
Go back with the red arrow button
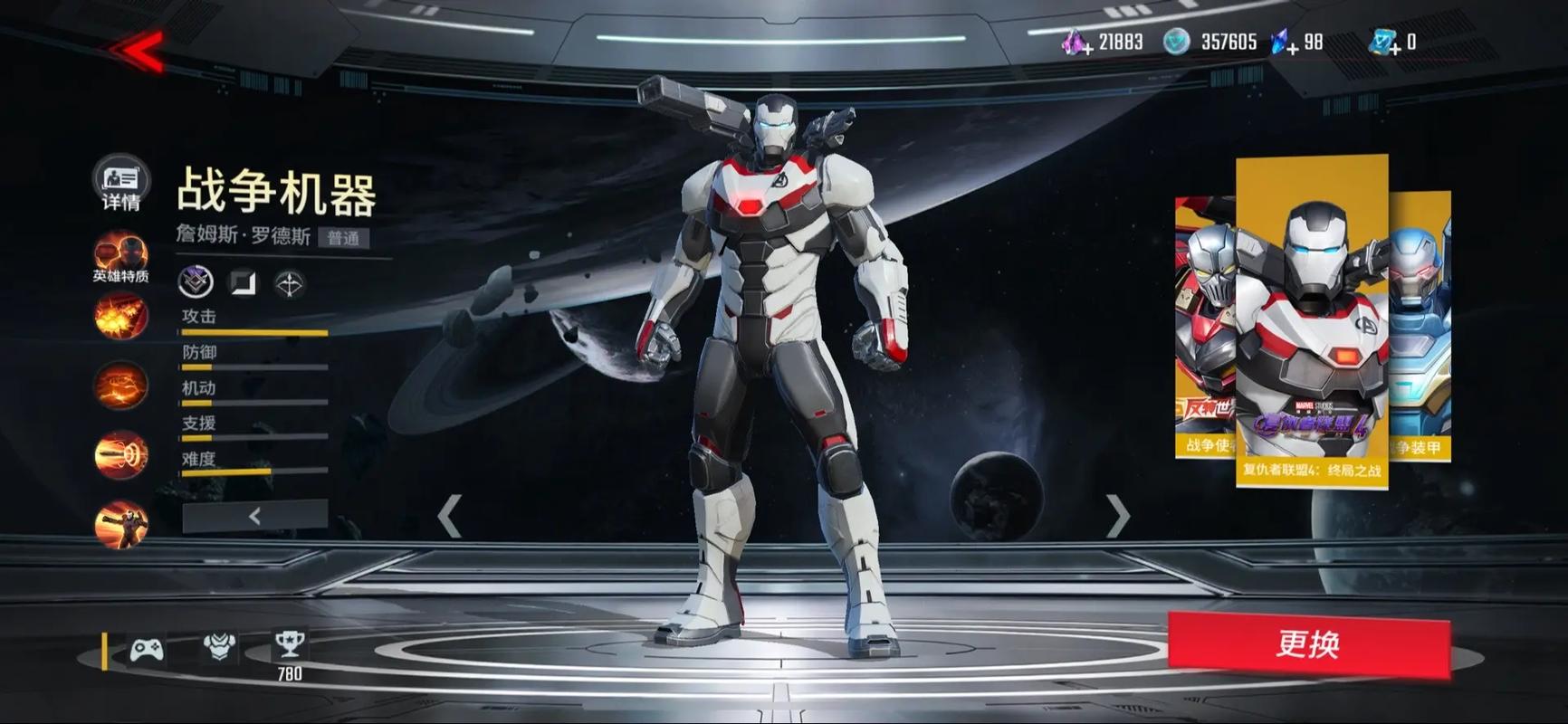[x=139, y=51]
